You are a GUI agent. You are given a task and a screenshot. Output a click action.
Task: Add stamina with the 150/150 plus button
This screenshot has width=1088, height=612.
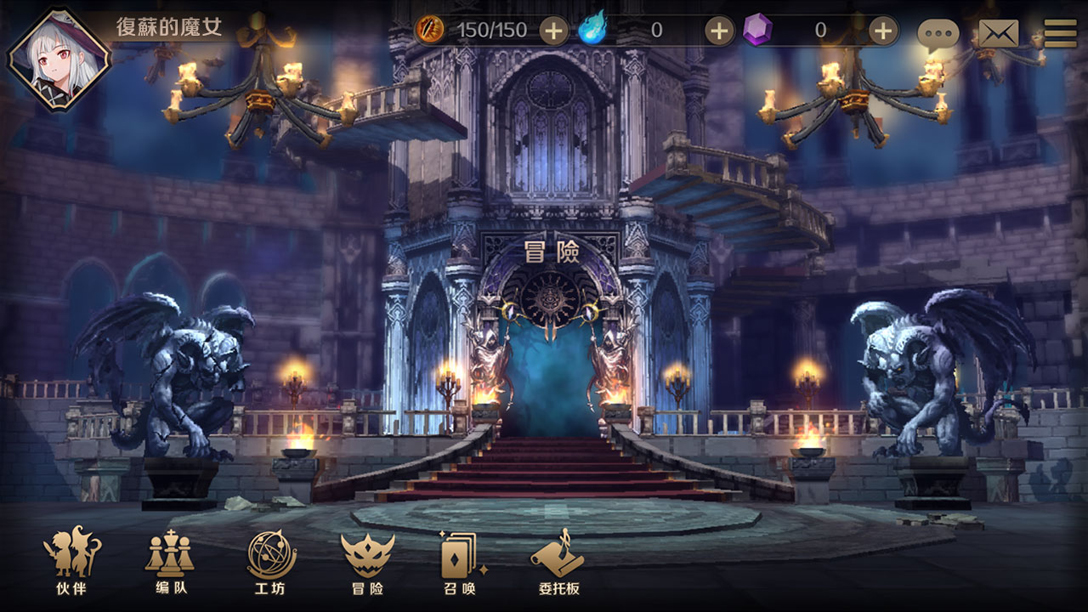tap(553, 30)
